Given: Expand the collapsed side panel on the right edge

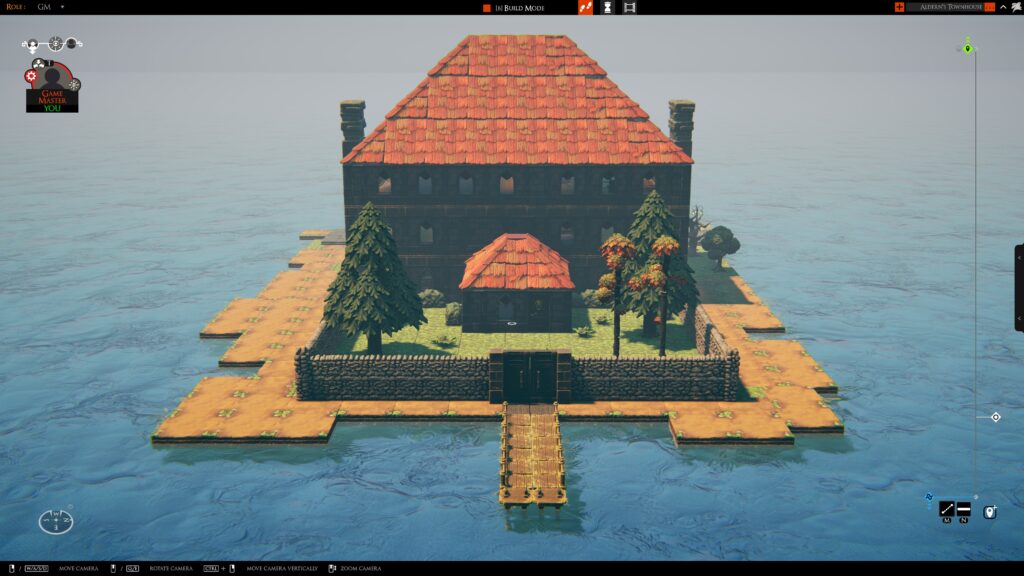Looking at the screenshot, I should pos(1019,288).
